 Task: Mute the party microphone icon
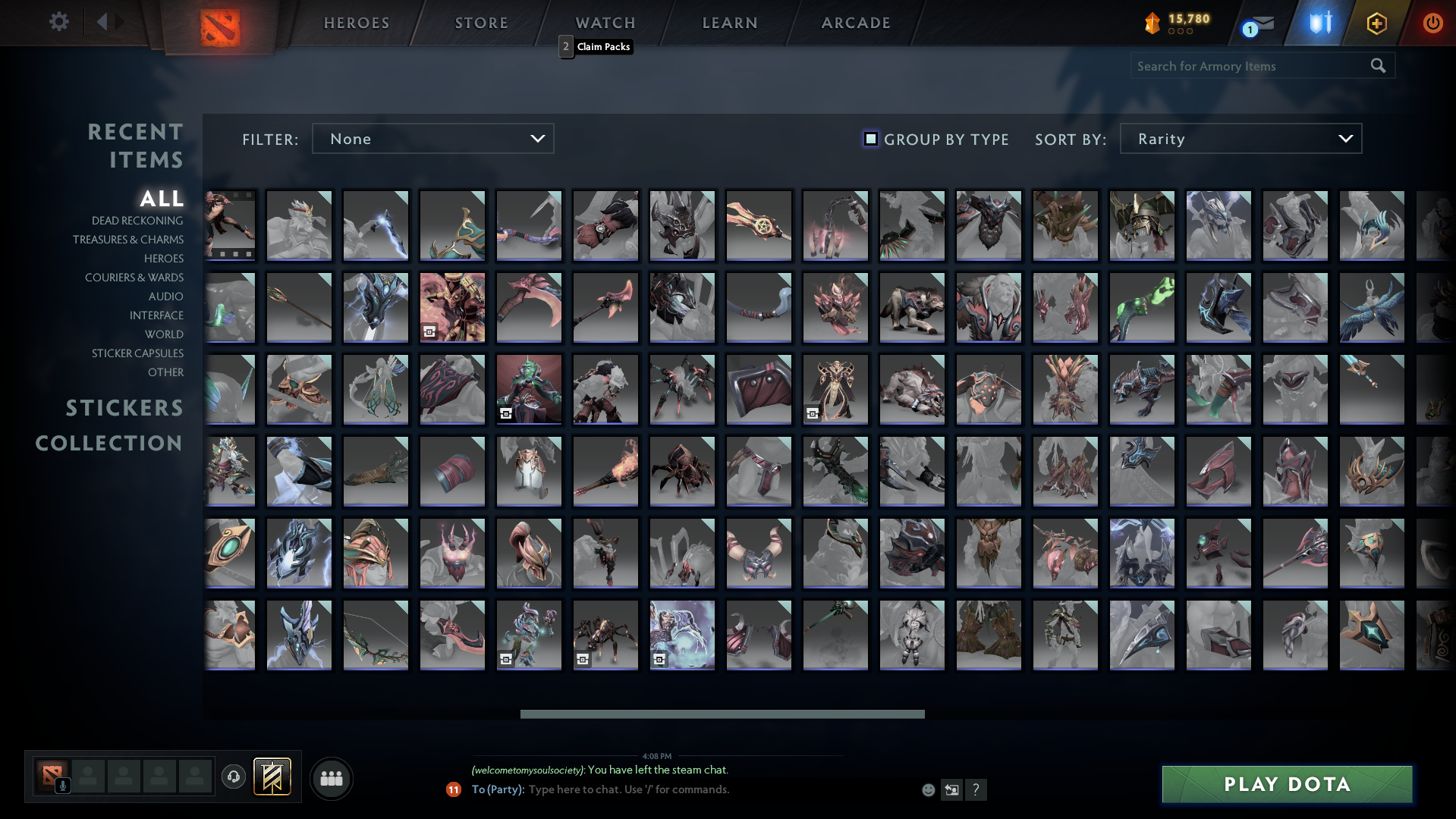tap(64, 785)
